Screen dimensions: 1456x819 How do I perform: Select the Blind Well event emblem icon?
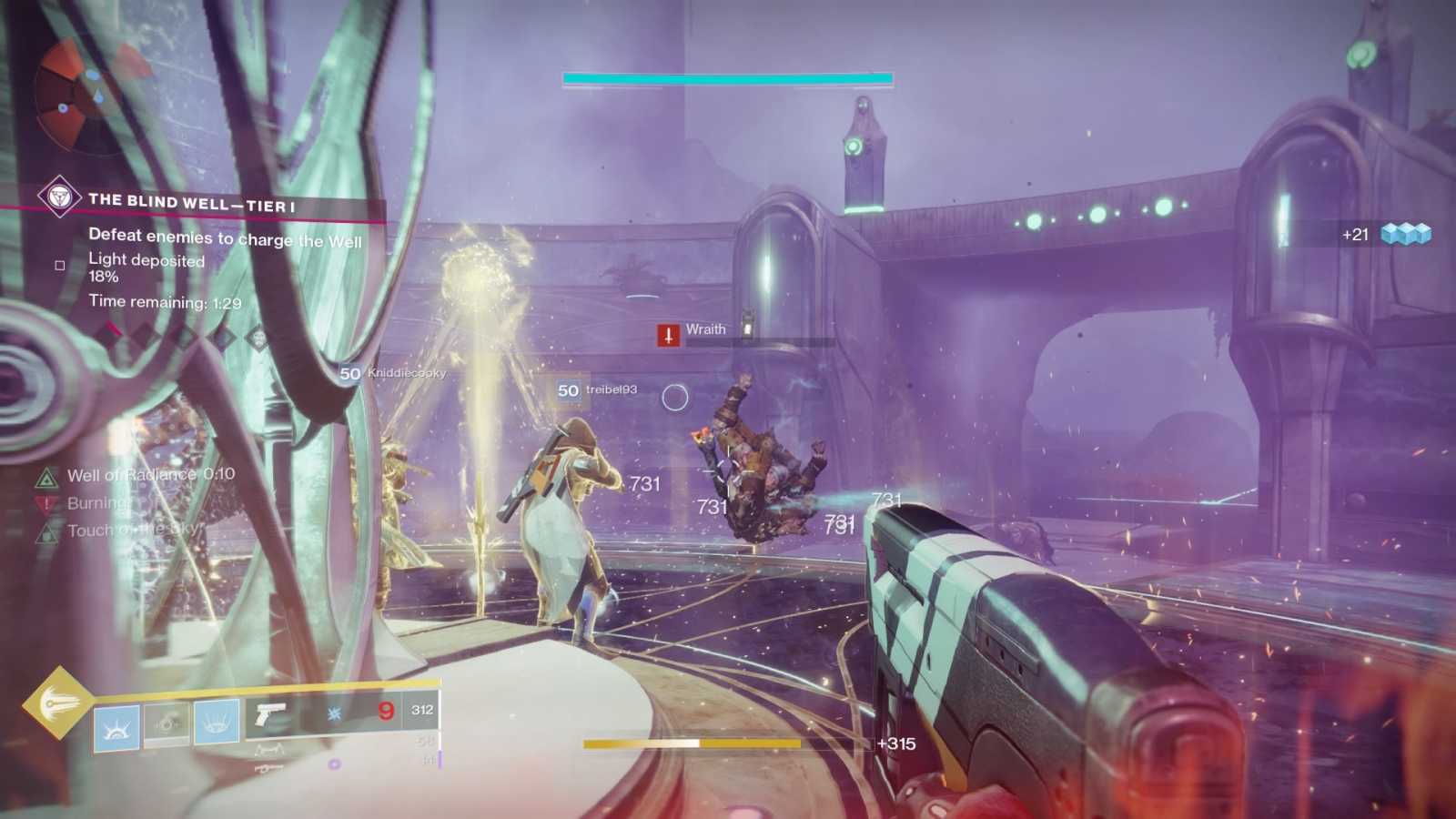60,197
